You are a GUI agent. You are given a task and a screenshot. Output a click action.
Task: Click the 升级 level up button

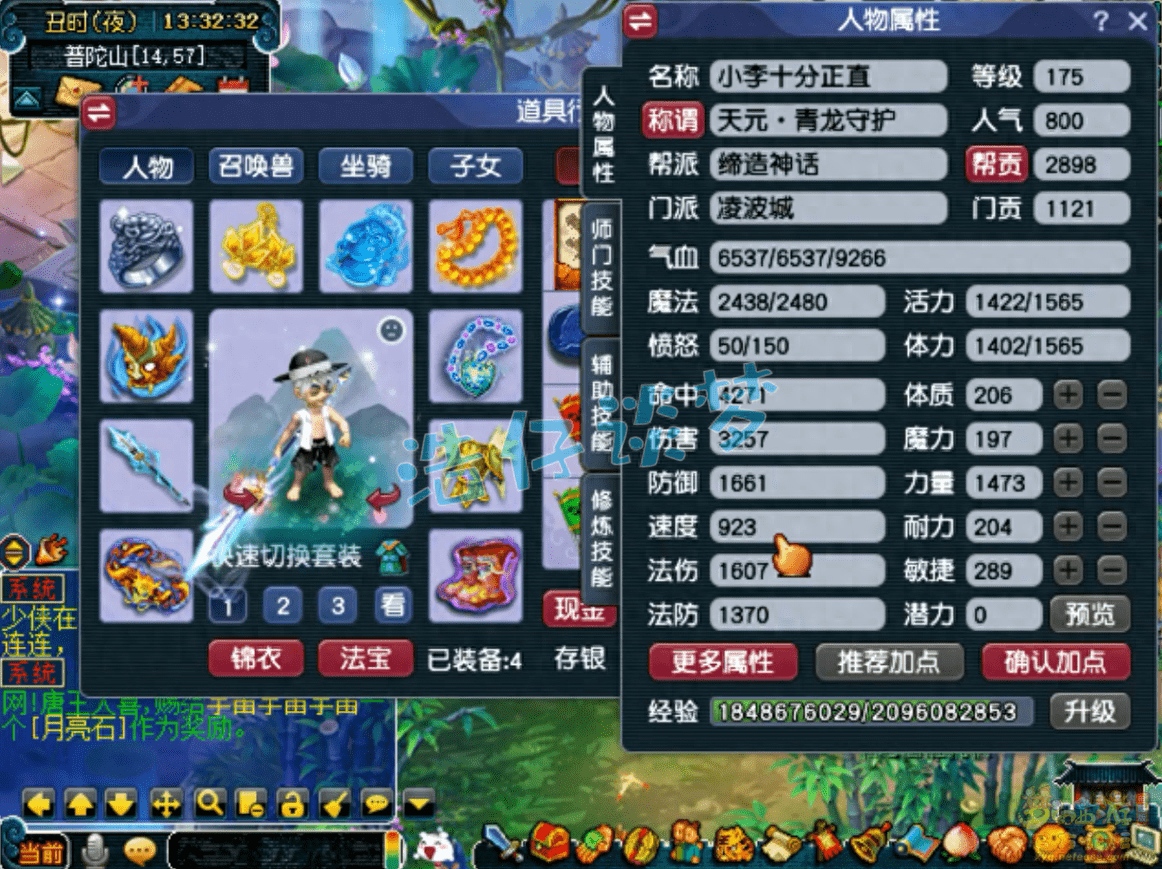[x=1089, y=711]
